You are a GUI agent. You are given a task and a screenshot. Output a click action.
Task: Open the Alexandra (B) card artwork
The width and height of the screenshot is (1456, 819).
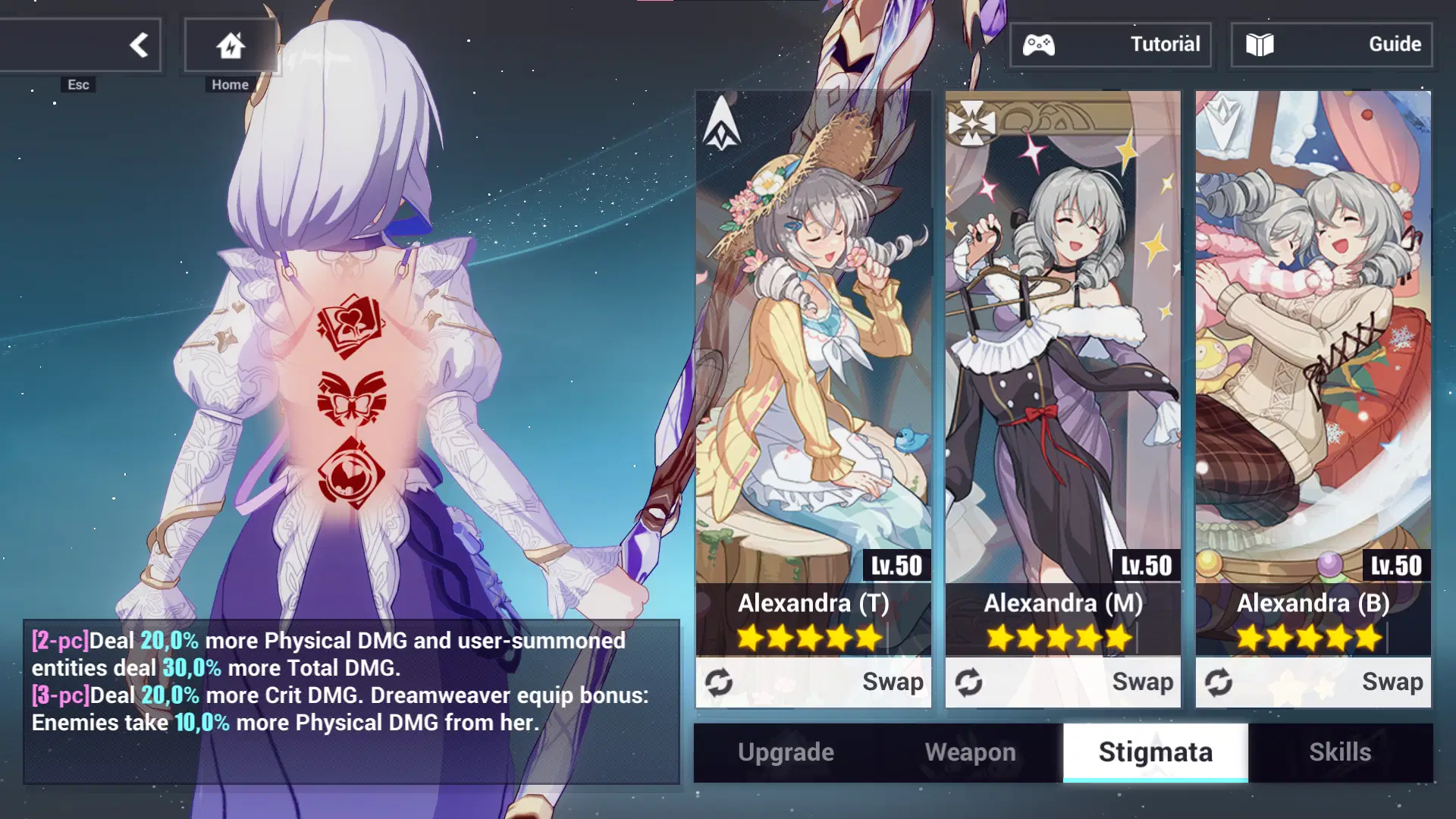tap(1312, 334)
